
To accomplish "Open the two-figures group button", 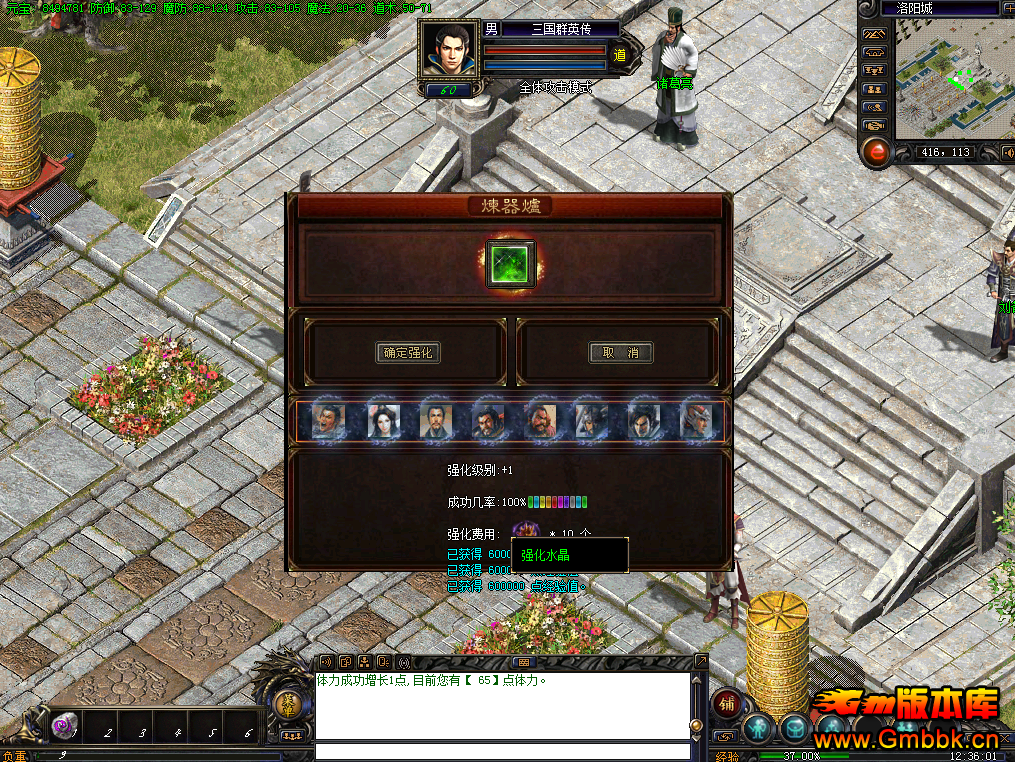I will (876, 89).
